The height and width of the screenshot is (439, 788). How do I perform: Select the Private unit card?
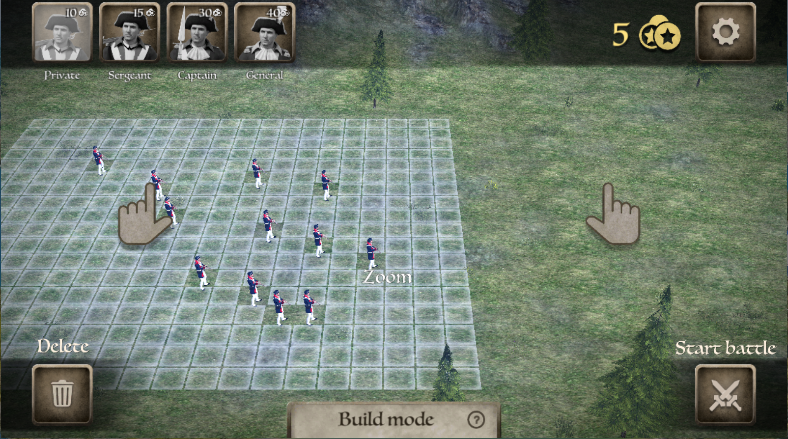[63, 33]
